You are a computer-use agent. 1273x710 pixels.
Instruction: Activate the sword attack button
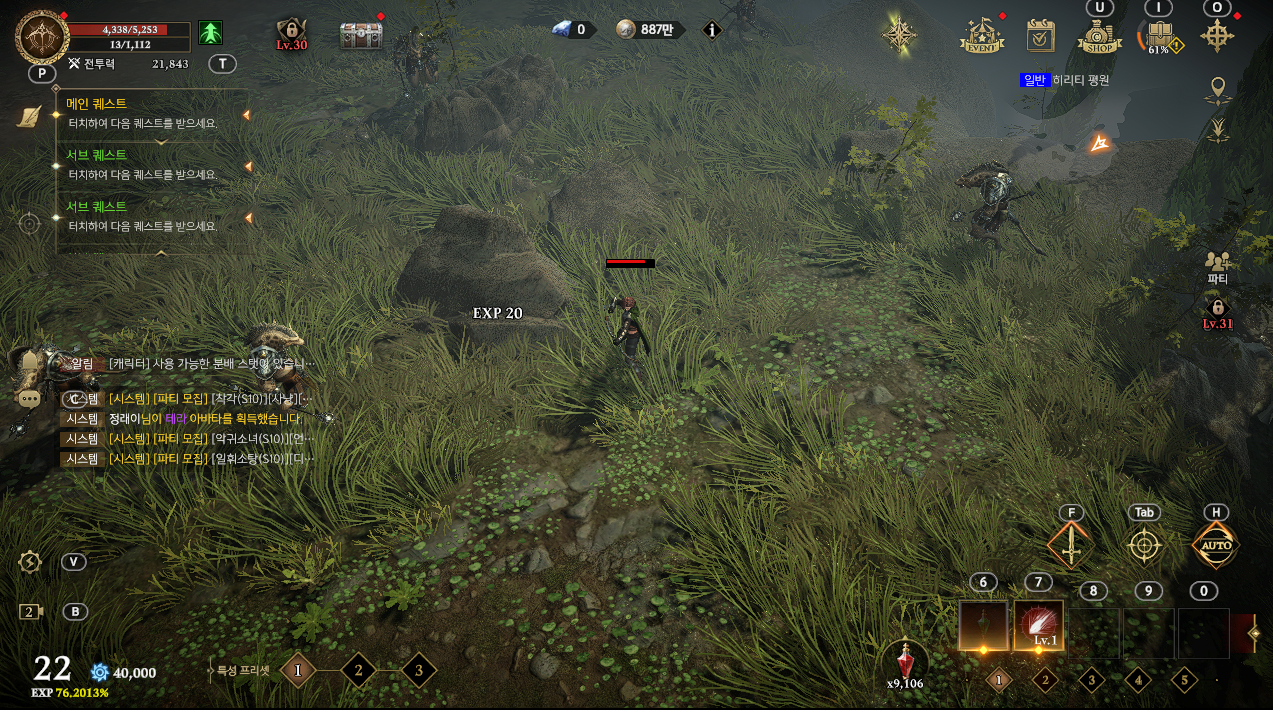[x=1071, y=546]
